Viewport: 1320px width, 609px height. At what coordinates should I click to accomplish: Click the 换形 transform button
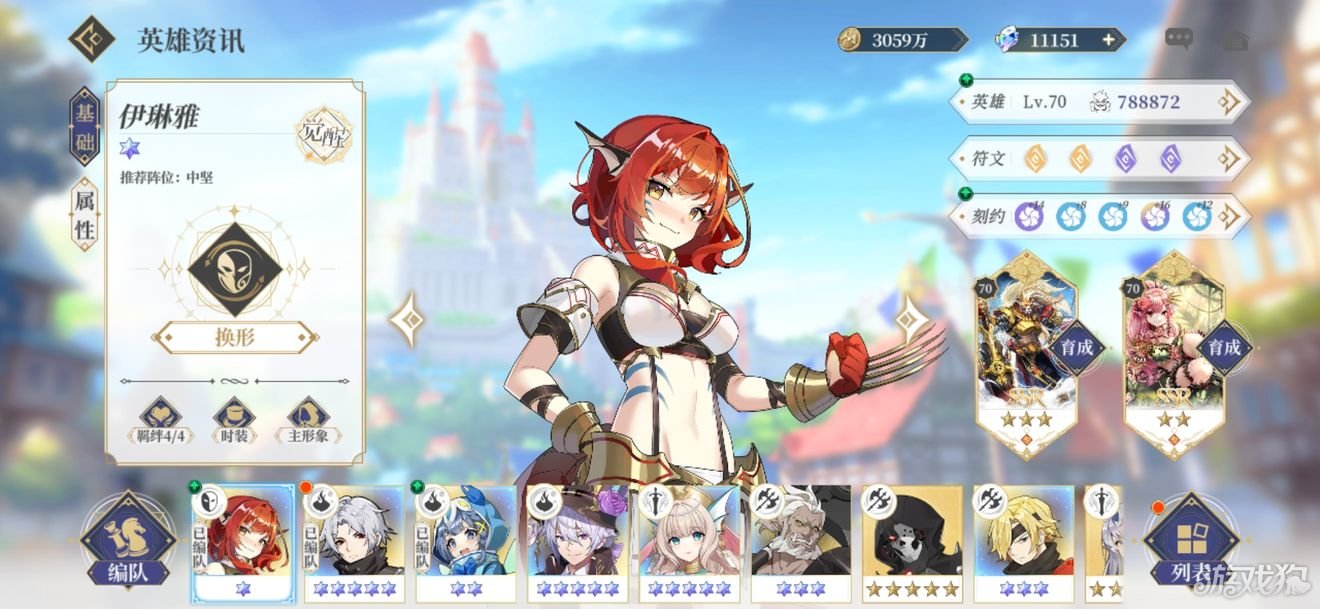[x=234, y=337]
